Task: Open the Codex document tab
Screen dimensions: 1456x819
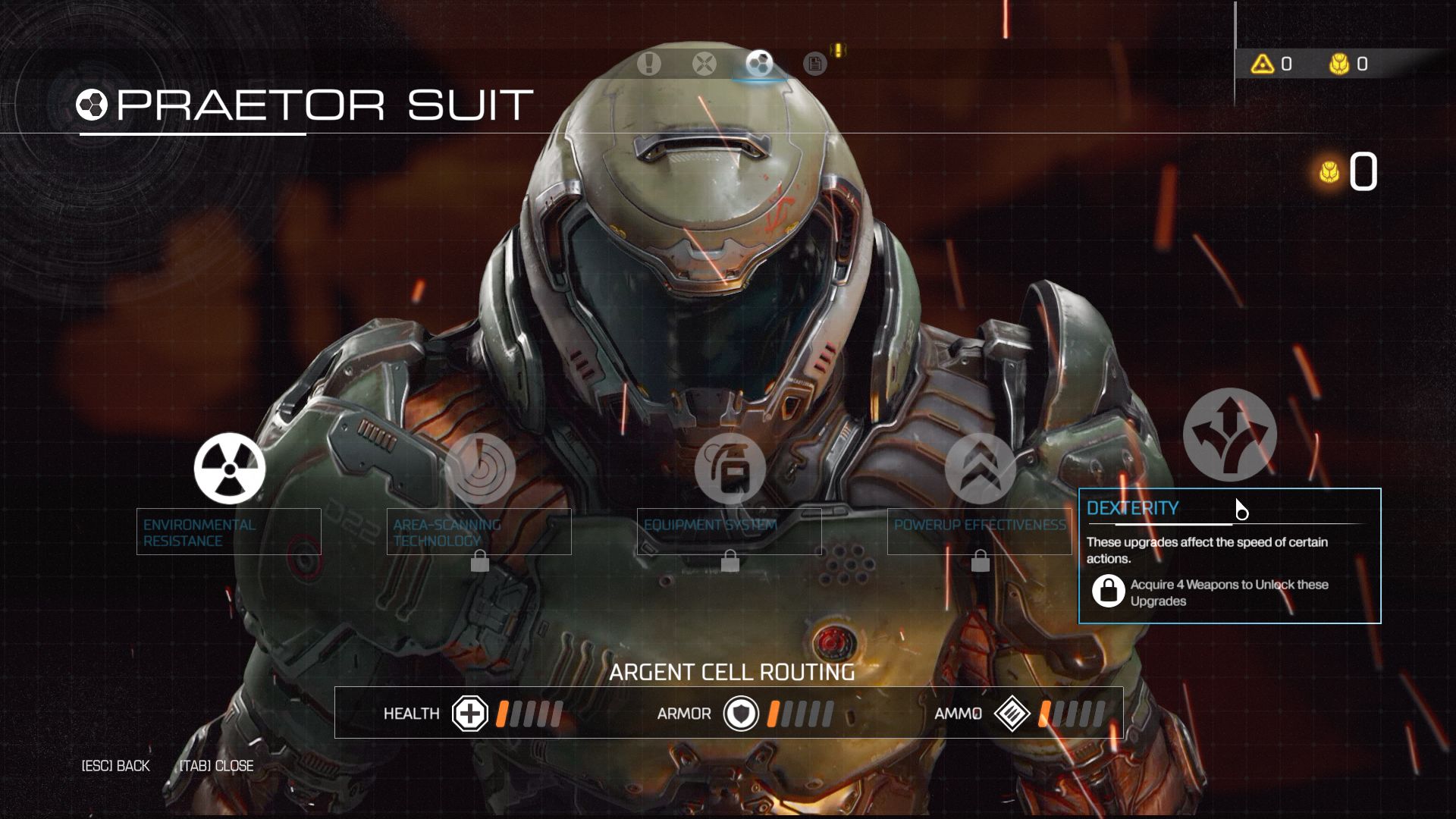Action: (x=814, y=64)
